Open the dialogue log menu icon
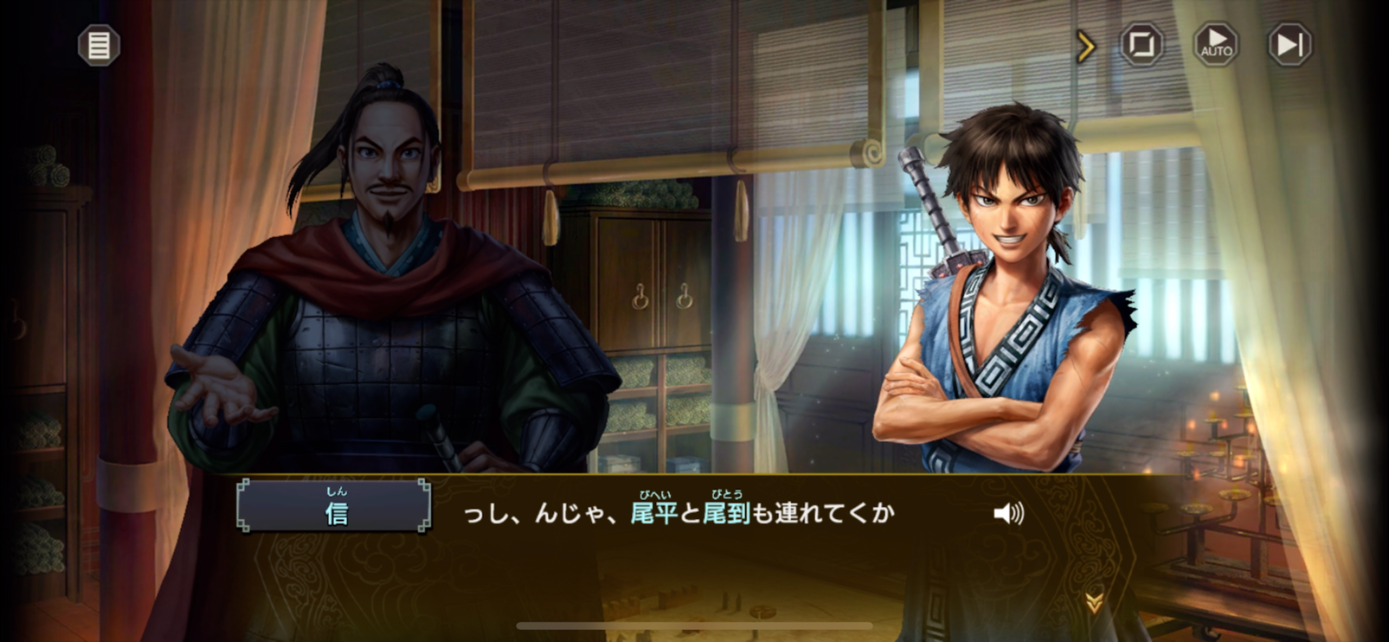1389x642 pixels. 99,45
